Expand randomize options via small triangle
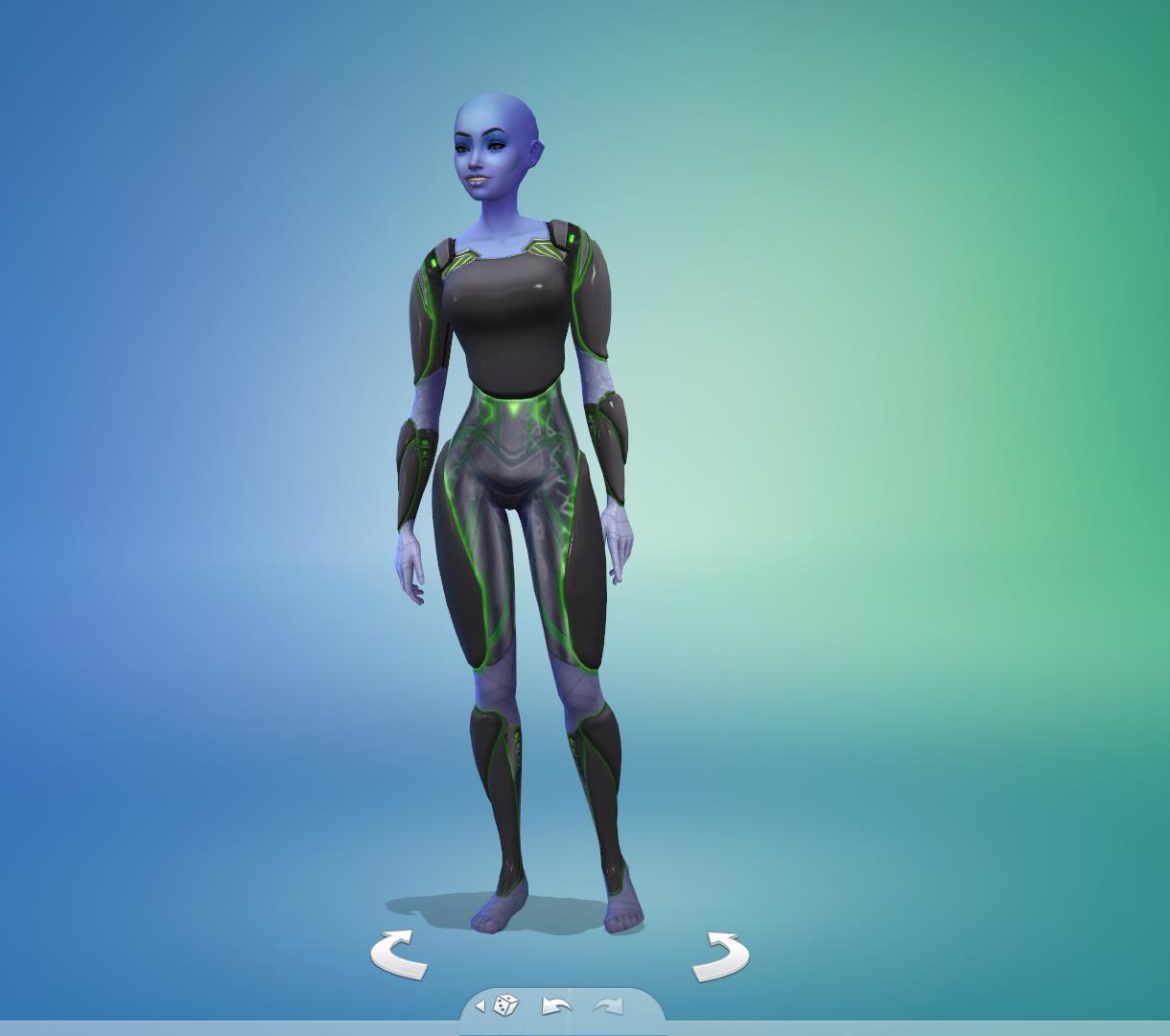This screenshot has width=1170, height=1036. pos(480,1006)
